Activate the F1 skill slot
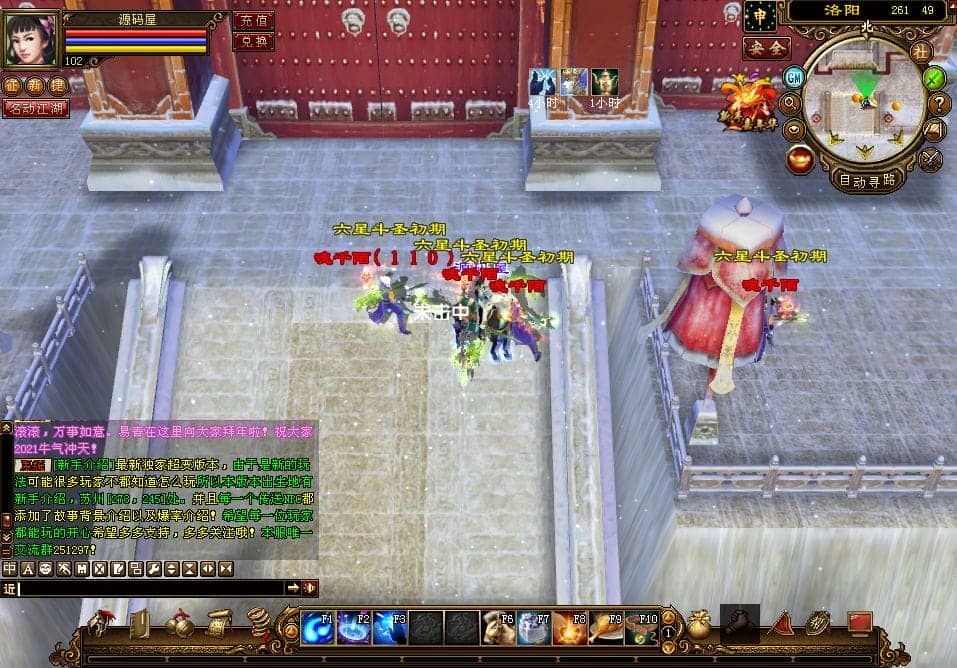This screenshot has height=668, width=957. click(318, 629)
